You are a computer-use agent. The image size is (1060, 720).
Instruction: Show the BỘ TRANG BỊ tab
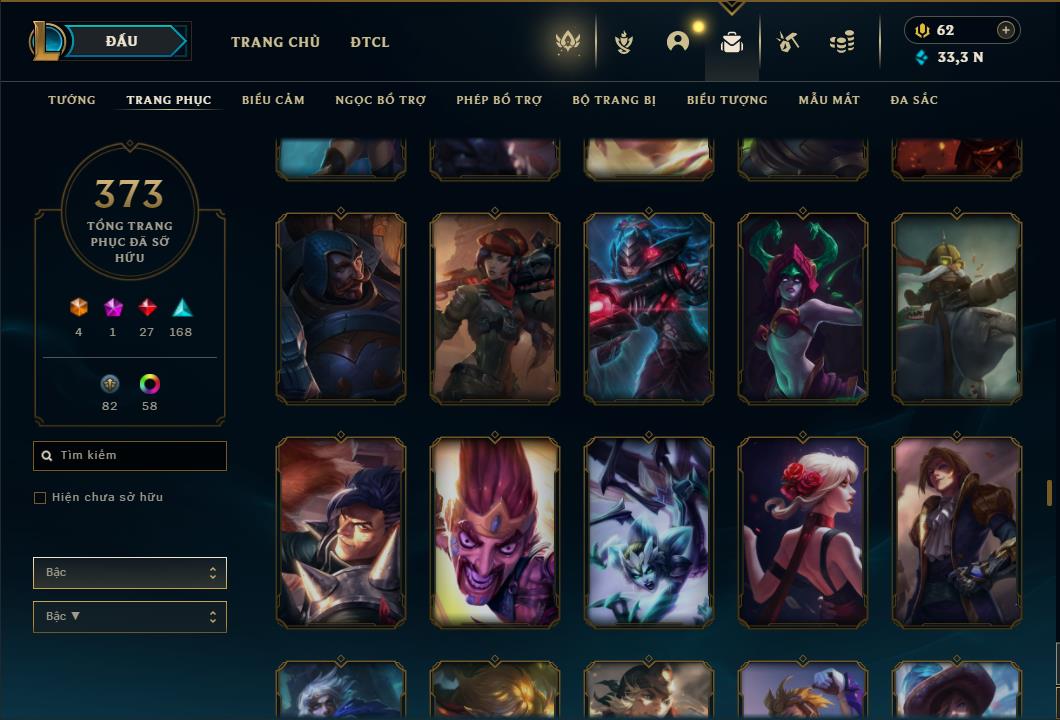click(614, 100)
